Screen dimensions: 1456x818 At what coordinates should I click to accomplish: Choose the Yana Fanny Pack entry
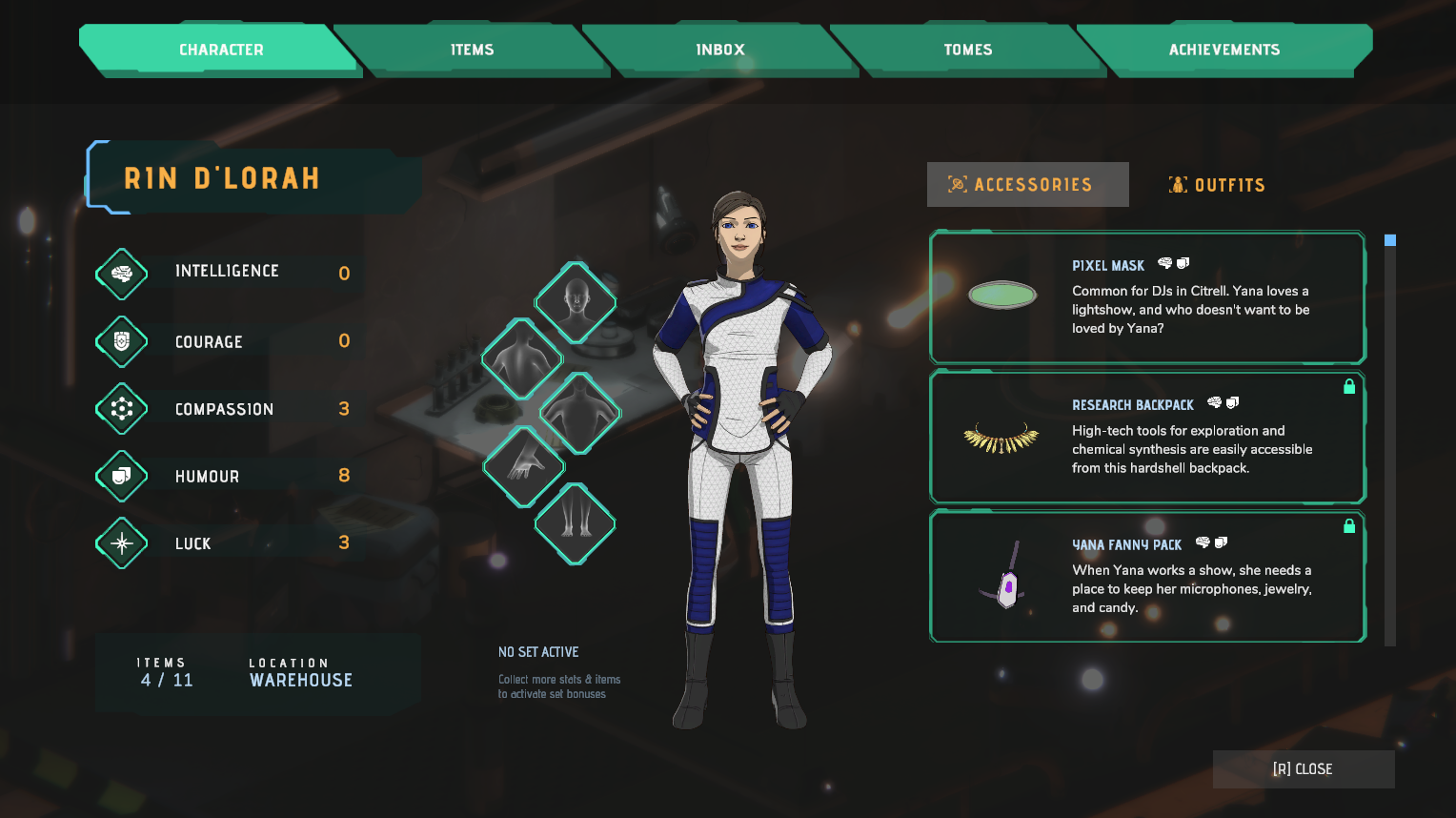click(1147, 576)
